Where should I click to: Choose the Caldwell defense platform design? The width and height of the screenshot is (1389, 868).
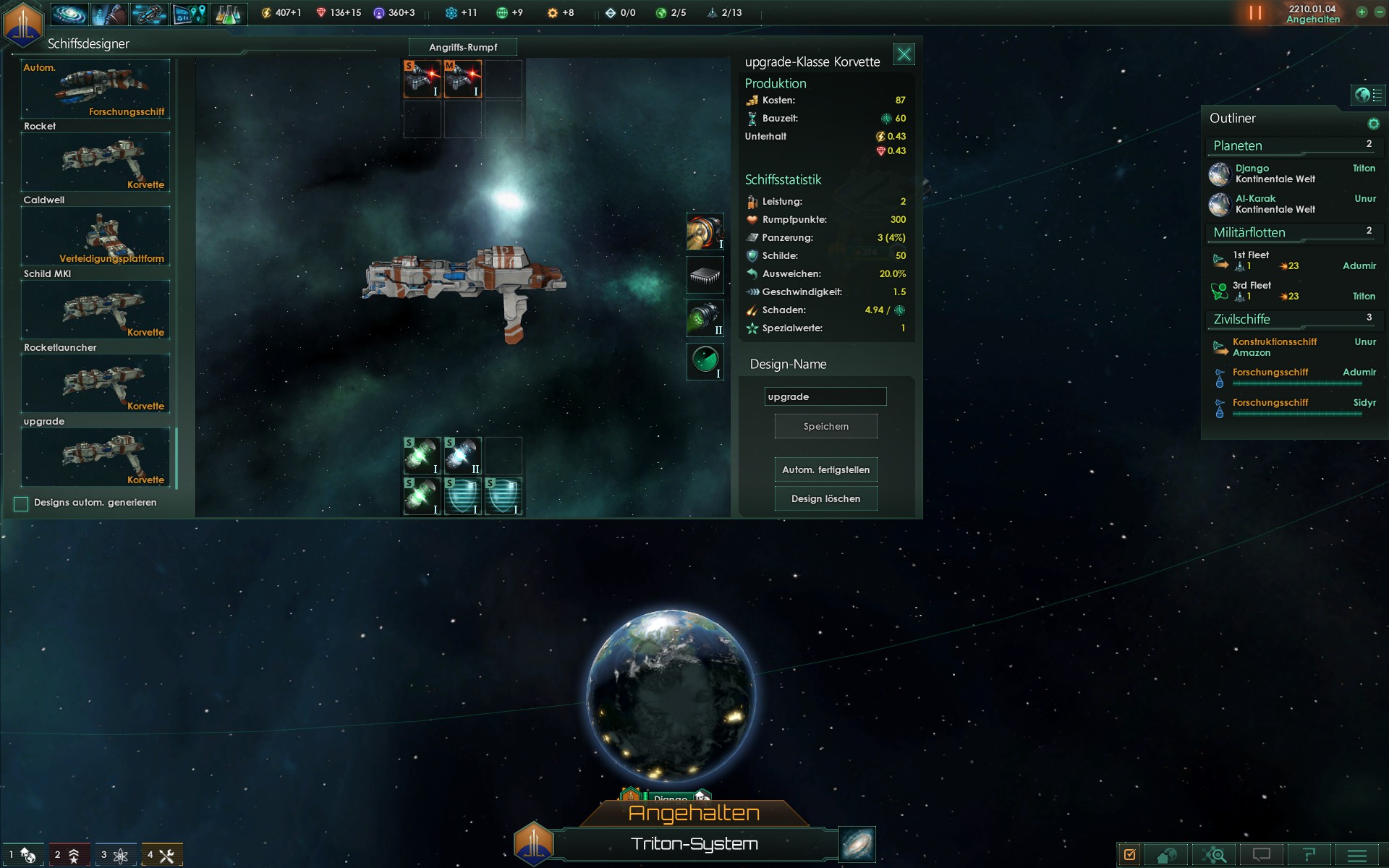95,236
